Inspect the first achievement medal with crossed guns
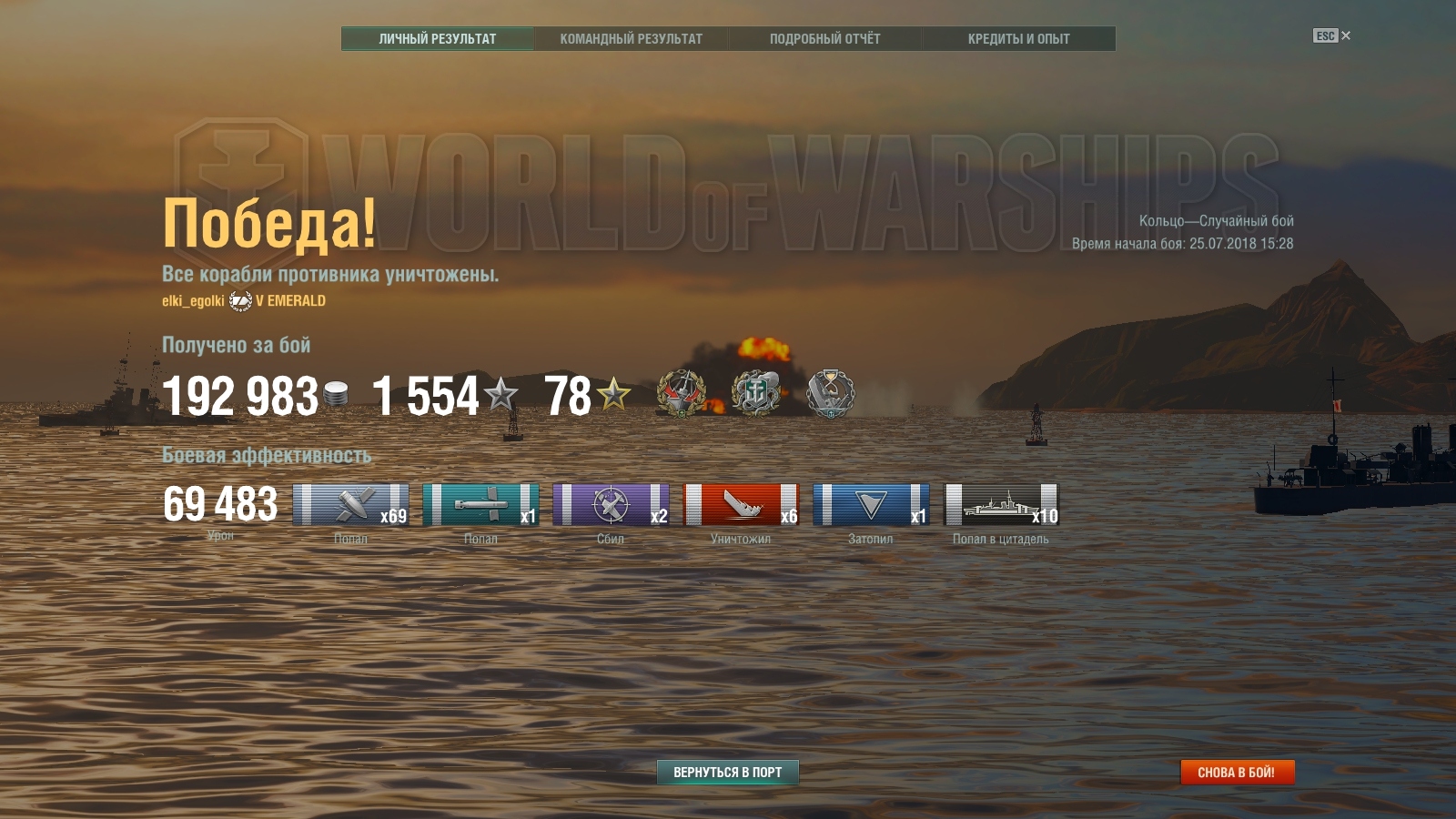This screenshot has height=819, width=1456. pos(682,394)
